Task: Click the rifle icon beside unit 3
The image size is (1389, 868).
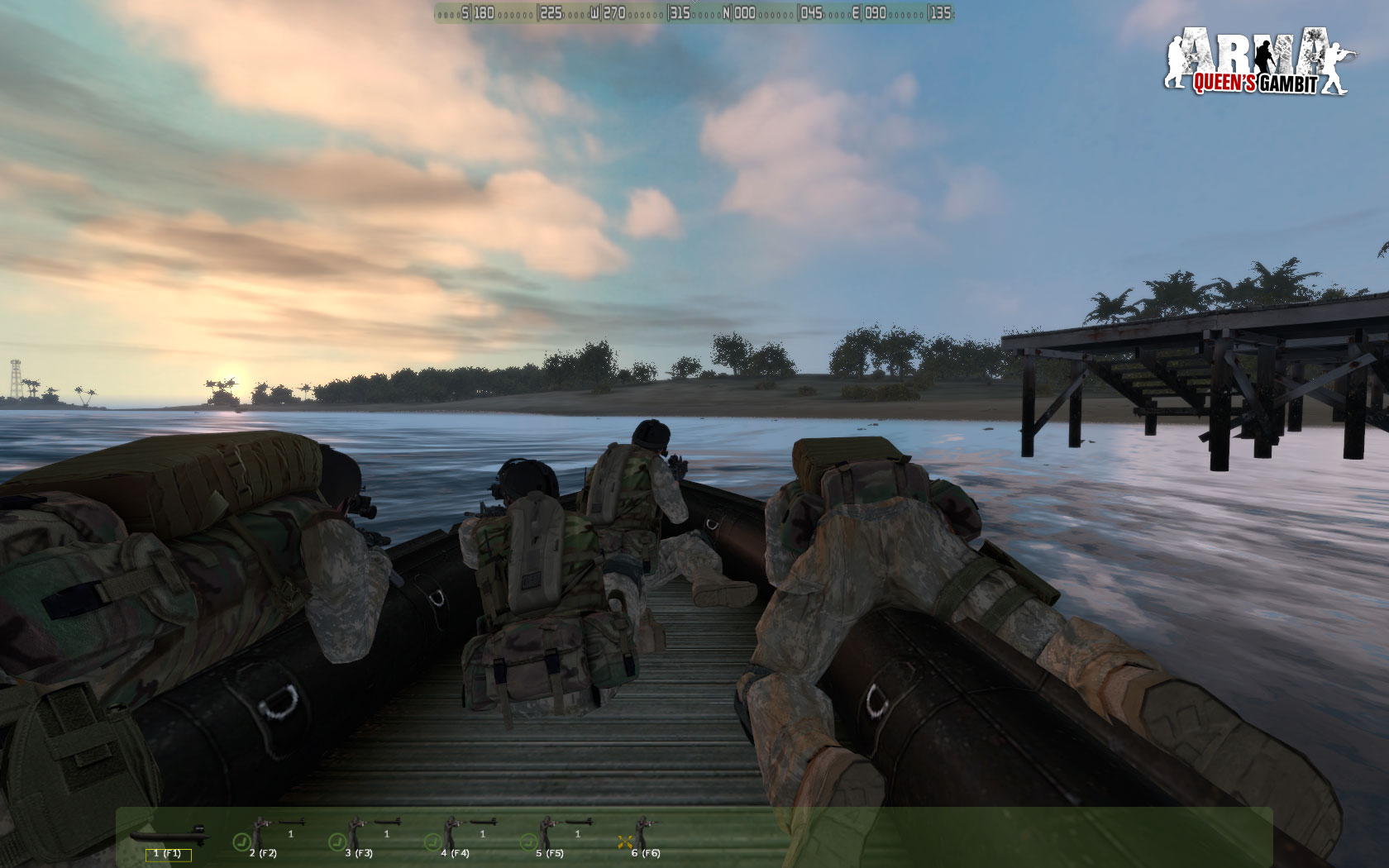Action: 389,823
